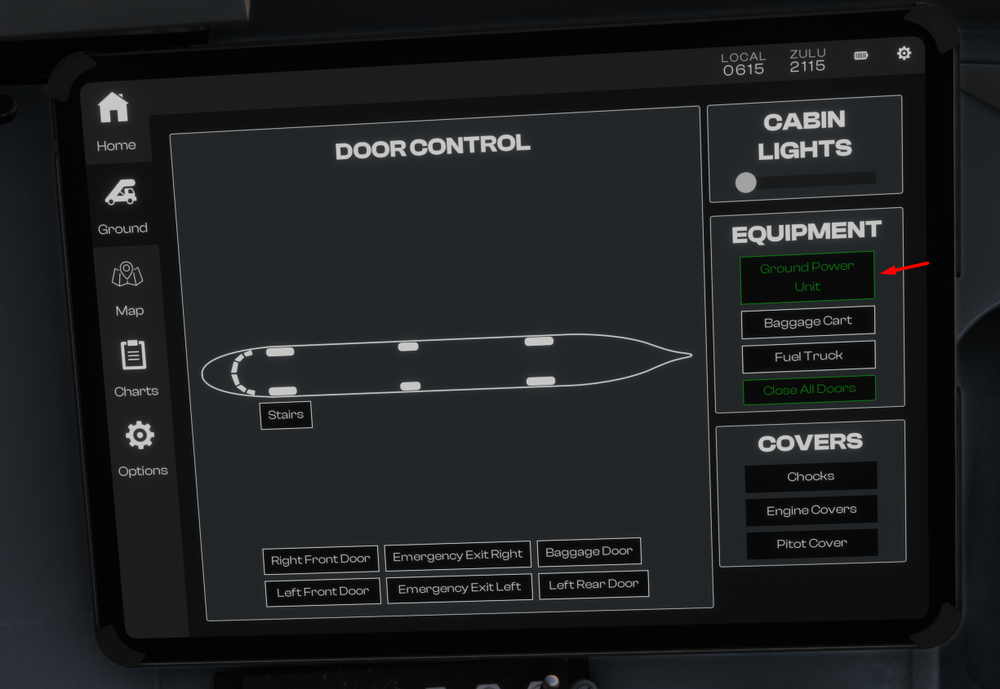Click the Cabin Lights slider
Screen dimensions: 1000x689
tap(746, 182)
